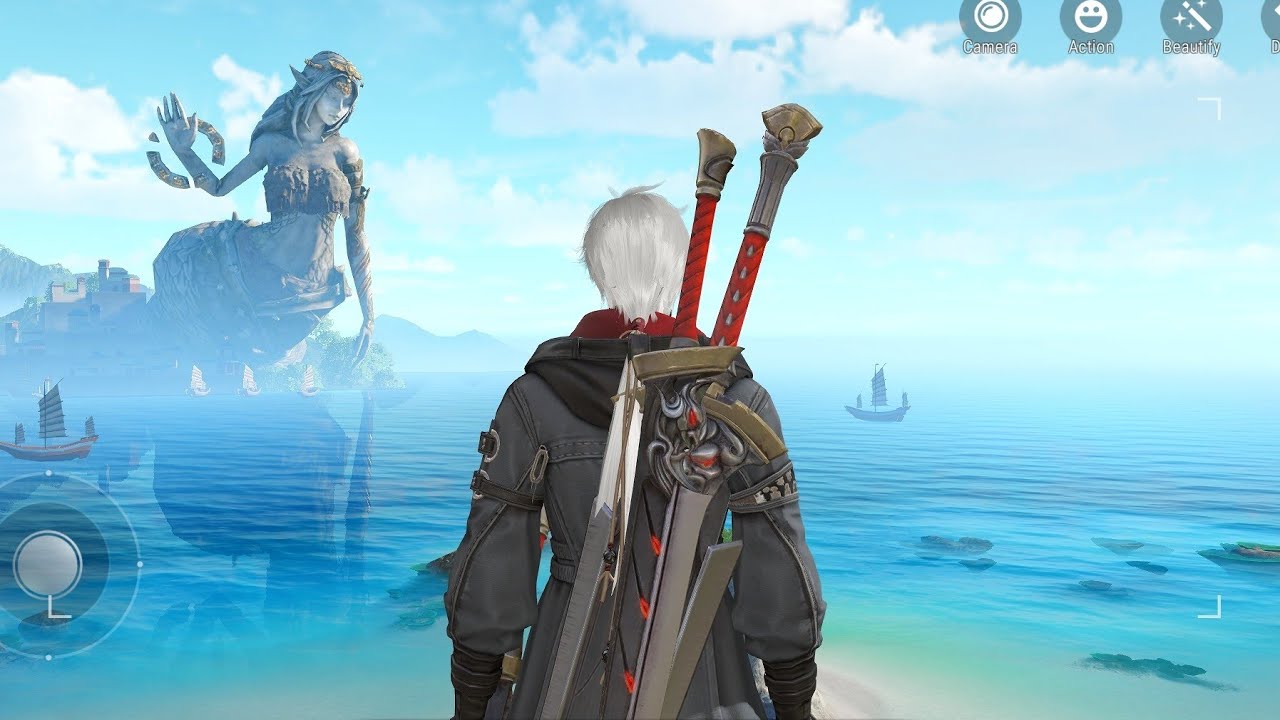Tap the Camera label text
Viewport: 1280px width, 720px height.
click(989, 45)
